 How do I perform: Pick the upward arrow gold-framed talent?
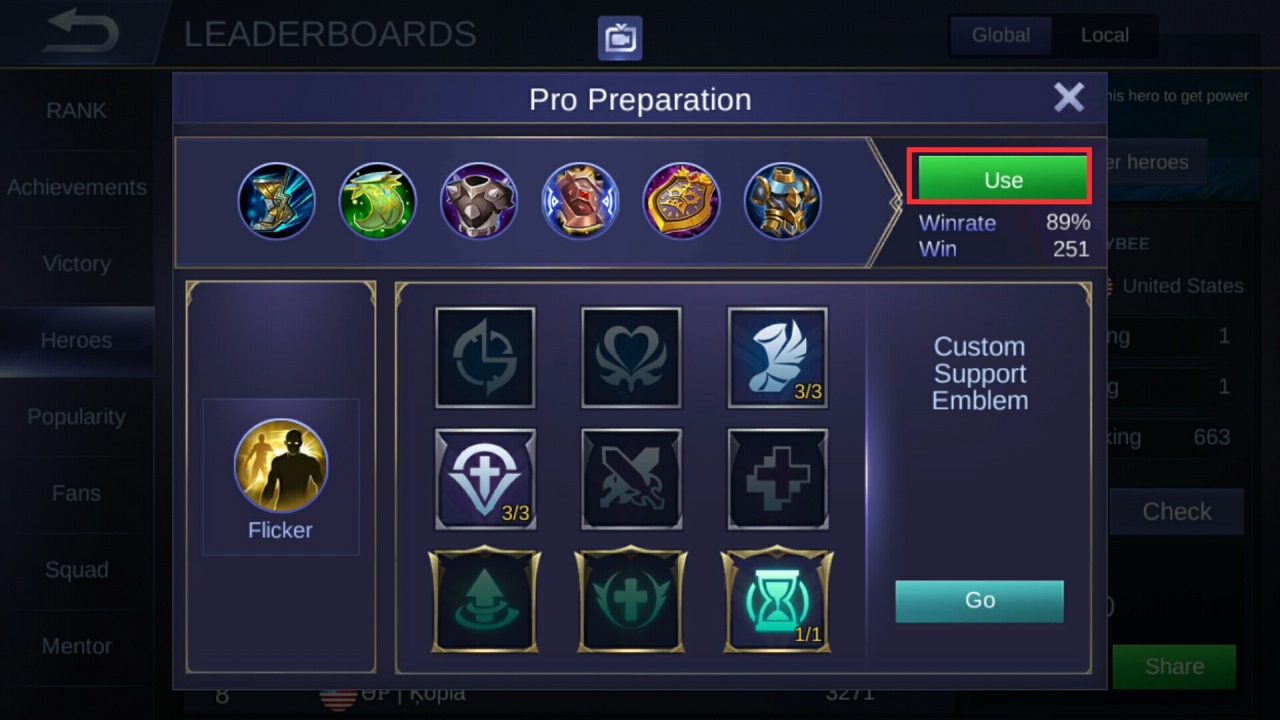[485, 599]
